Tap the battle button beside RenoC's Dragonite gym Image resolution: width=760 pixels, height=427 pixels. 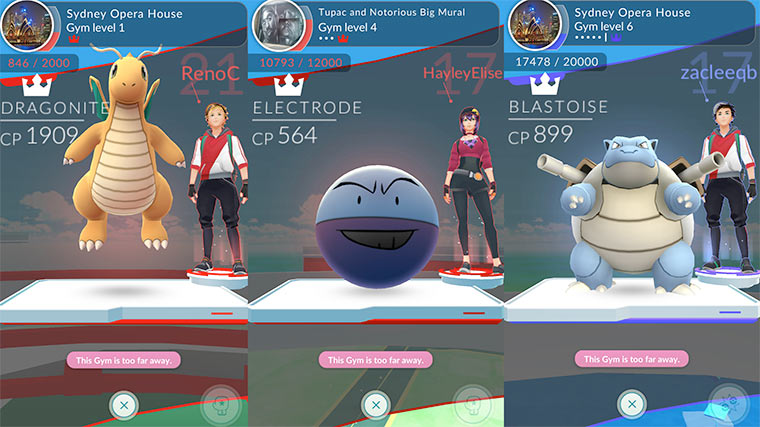tap(220, 404)
